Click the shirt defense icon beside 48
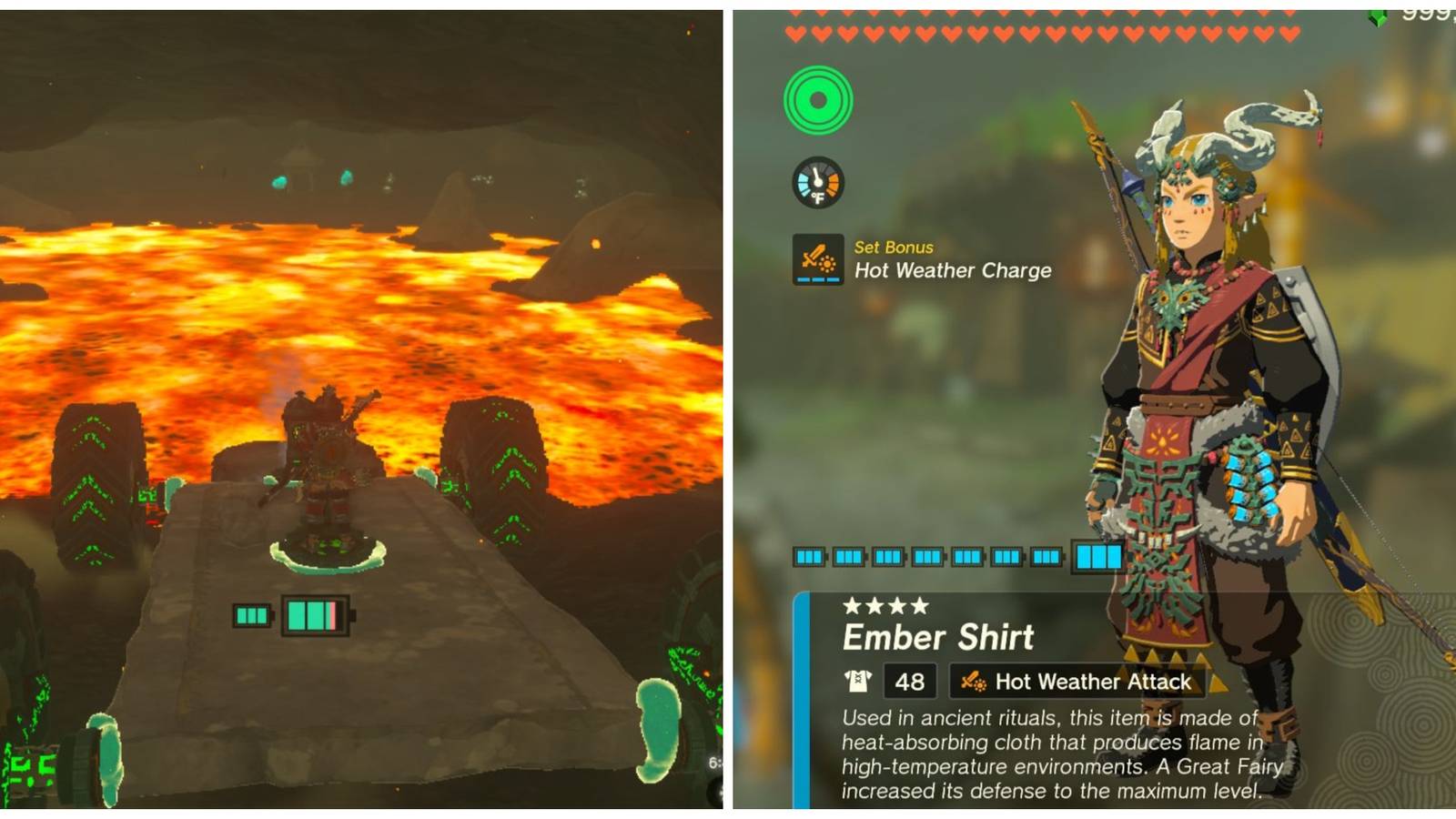Image resolution: width=1456 pixels, height=819 pixels. click(x=856, y=681)
